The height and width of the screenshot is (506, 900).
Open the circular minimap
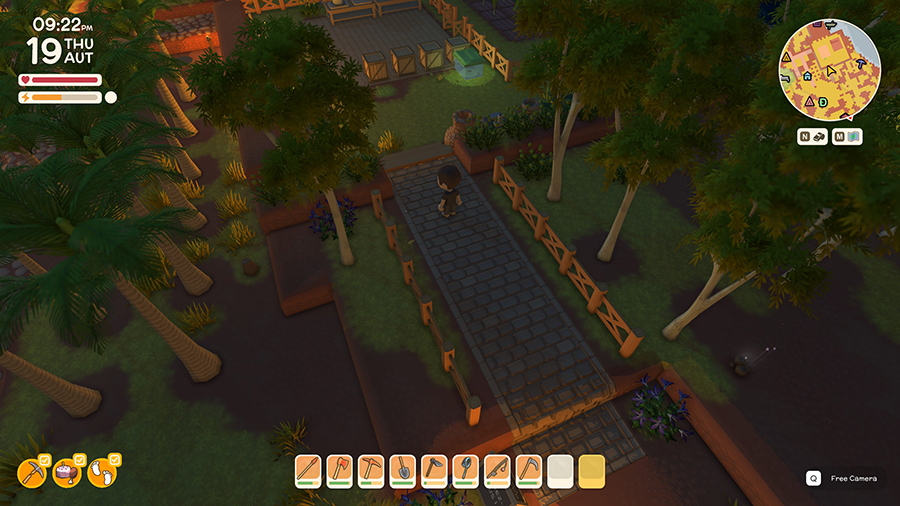tap(830, 69)
